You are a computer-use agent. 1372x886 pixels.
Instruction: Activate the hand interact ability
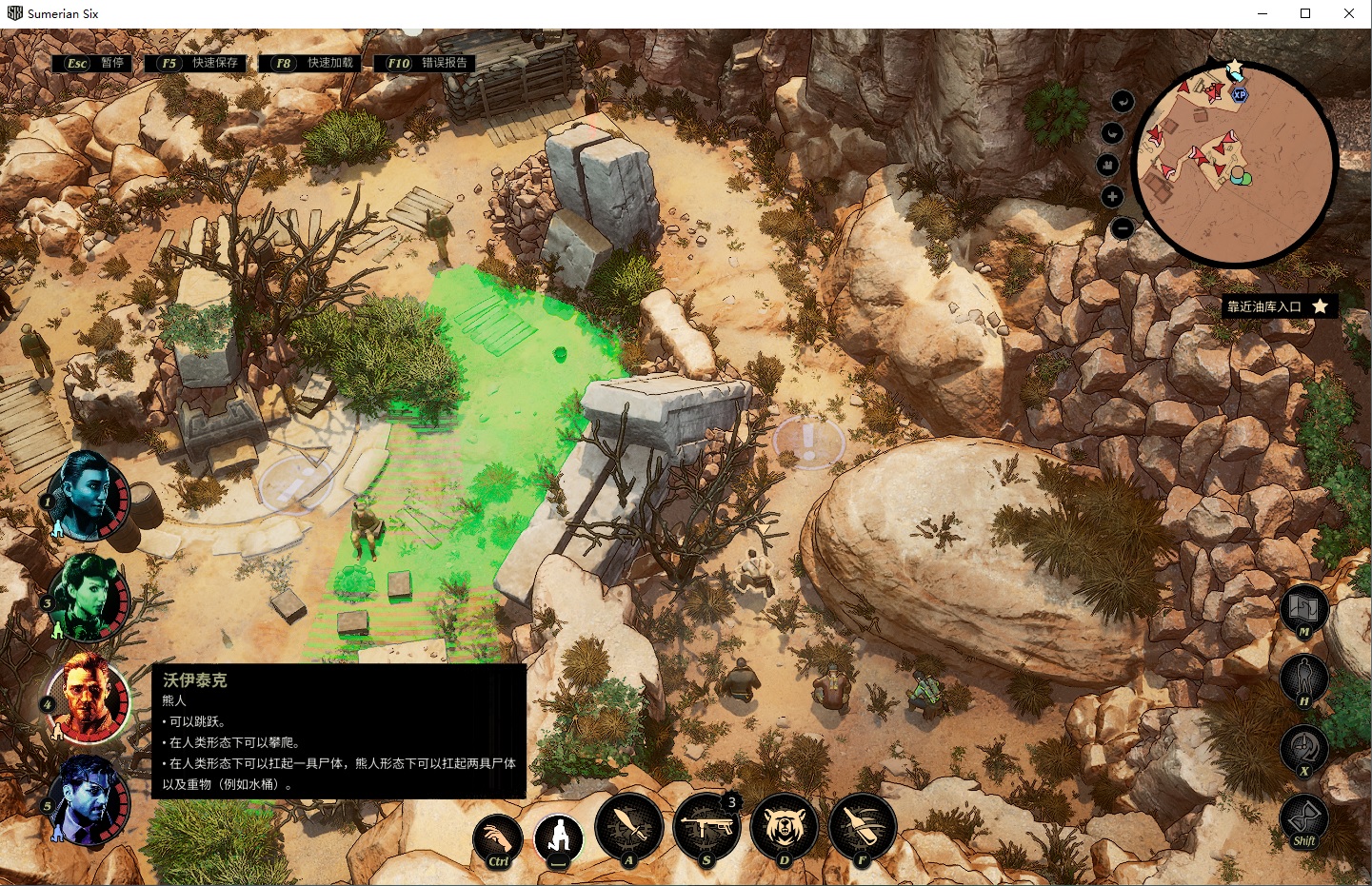tap(497, 838)
